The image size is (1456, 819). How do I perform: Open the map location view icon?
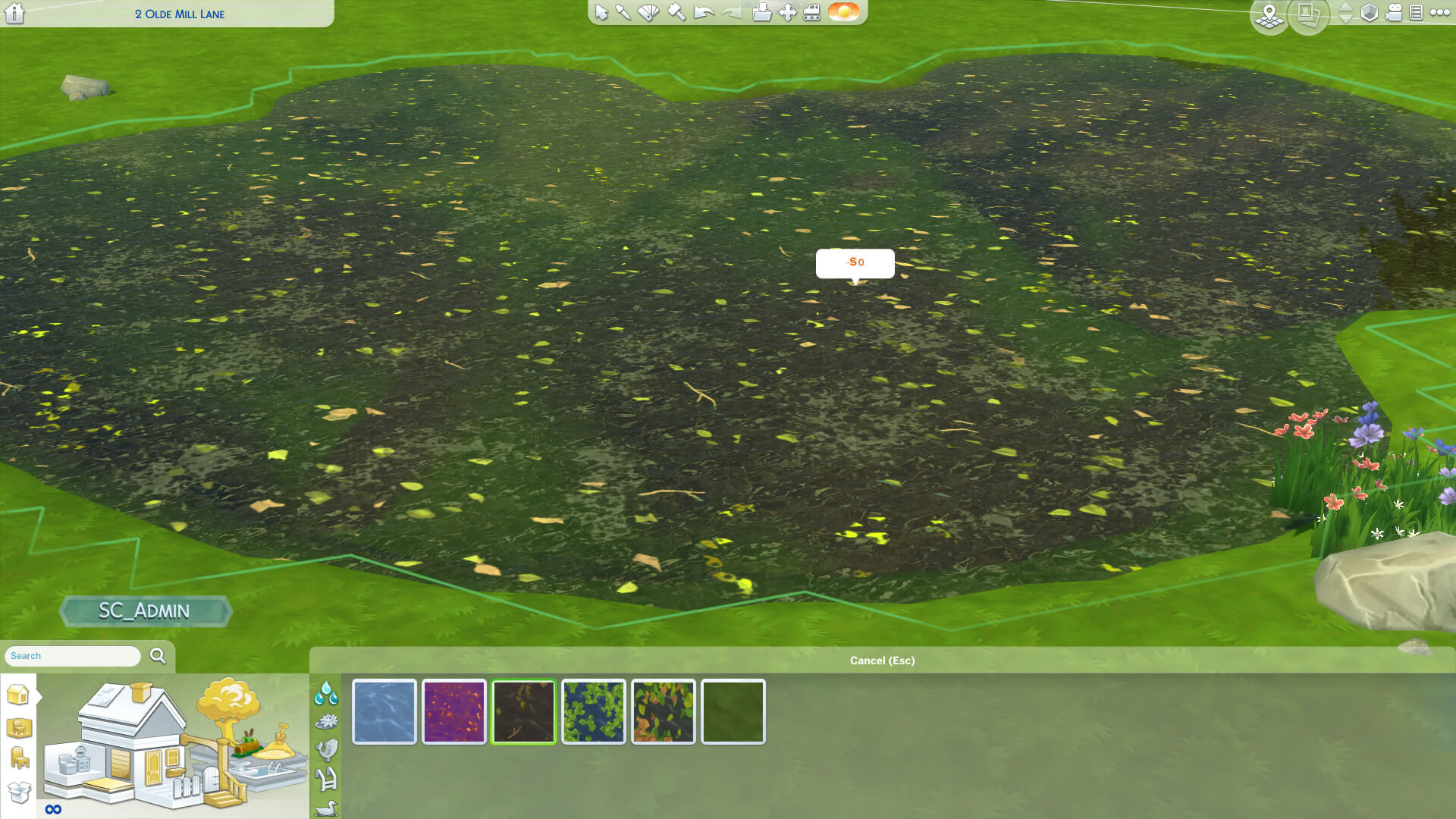click(1269, 15)
